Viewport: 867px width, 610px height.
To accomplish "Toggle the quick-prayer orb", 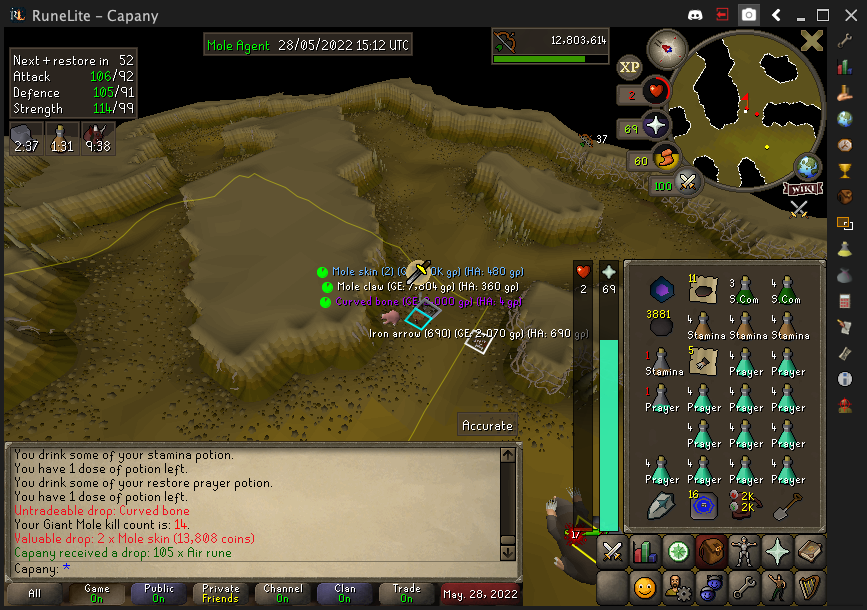I will point(655,127).
